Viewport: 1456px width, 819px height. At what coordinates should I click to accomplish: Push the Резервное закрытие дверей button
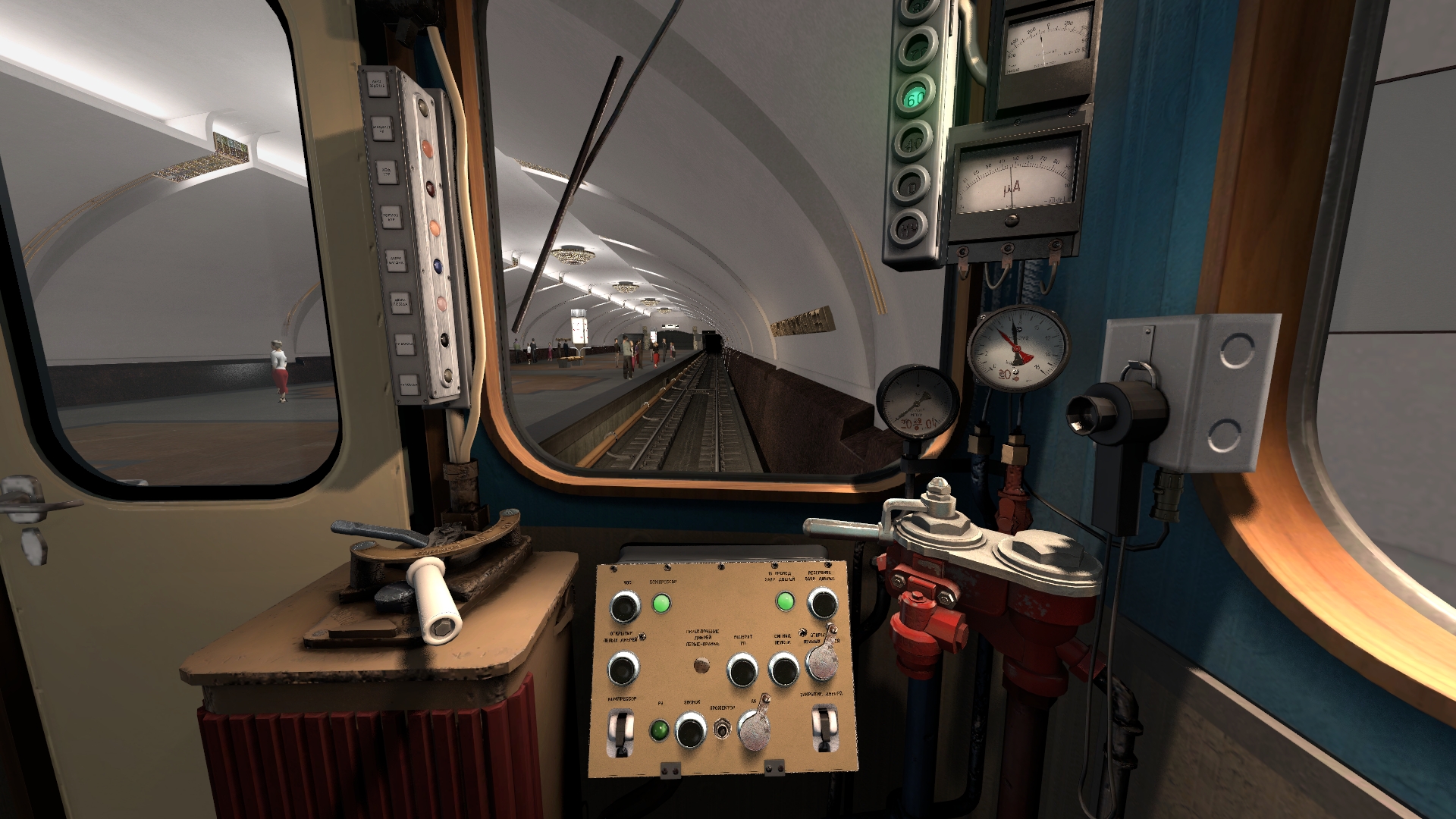pyautogui.click(x=822, y=604)
